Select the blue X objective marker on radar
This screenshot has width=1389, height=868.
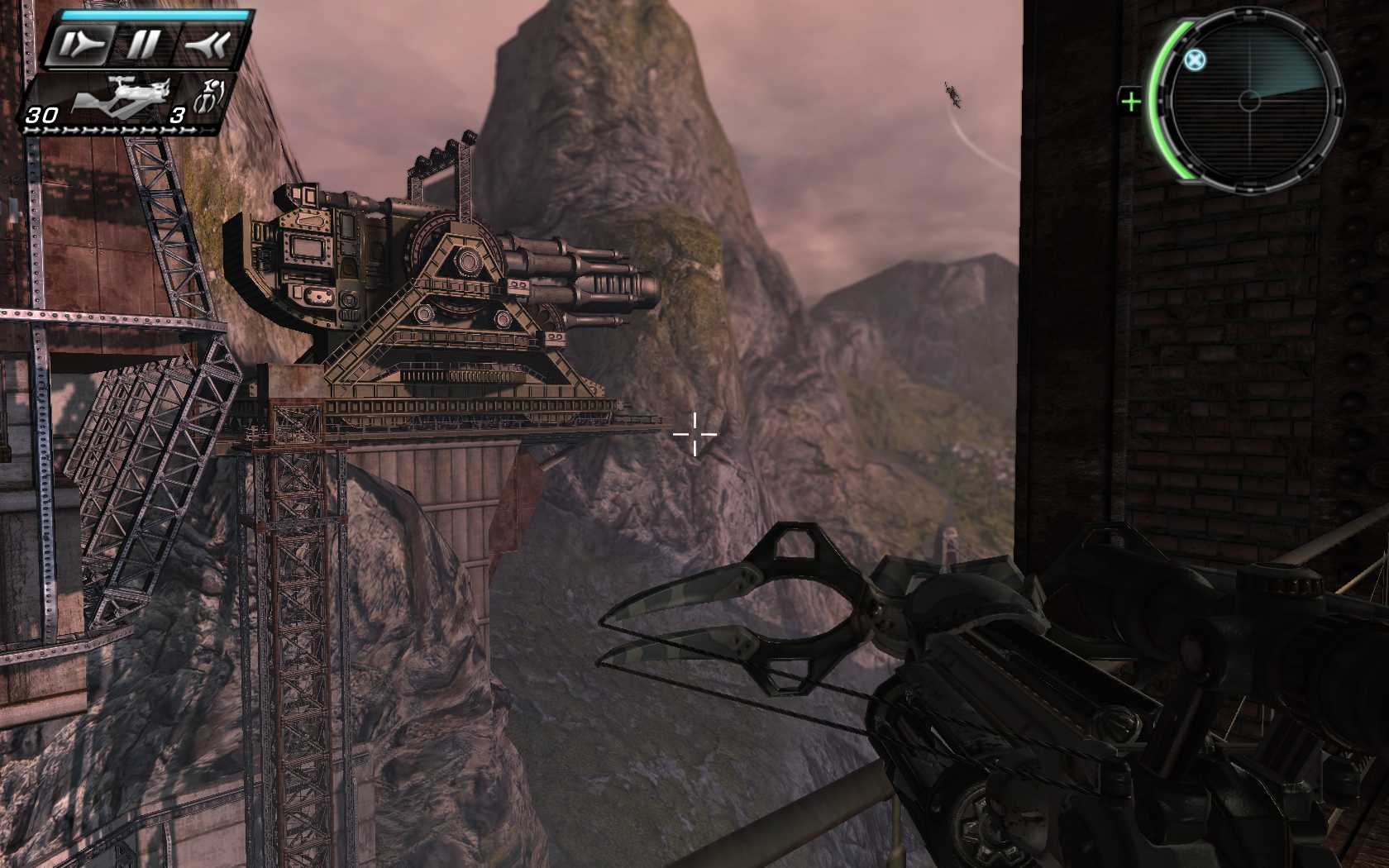click(1194, 60)
